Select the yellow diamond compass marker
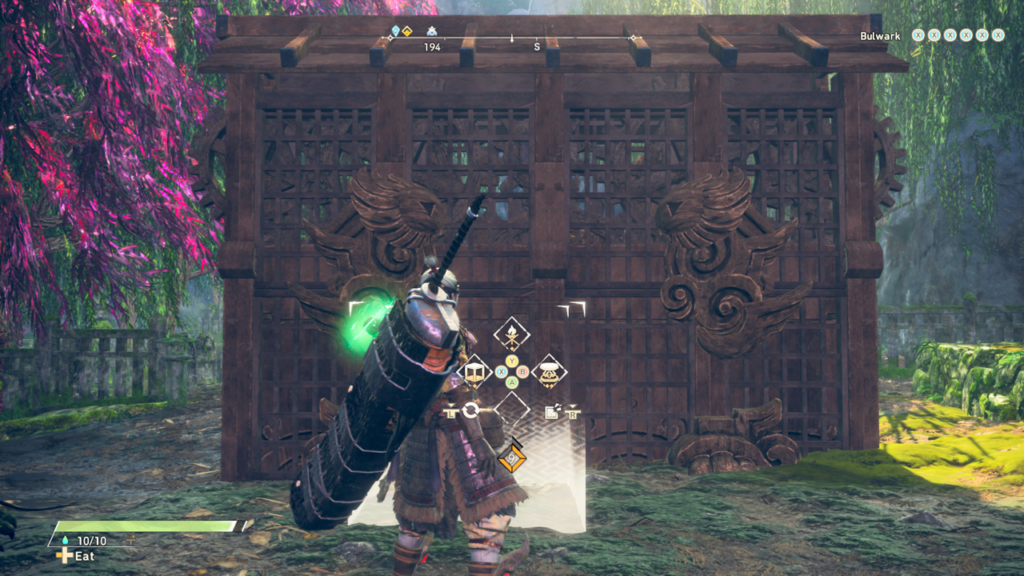Screen dimensions: 1024x576 [407, 31]
